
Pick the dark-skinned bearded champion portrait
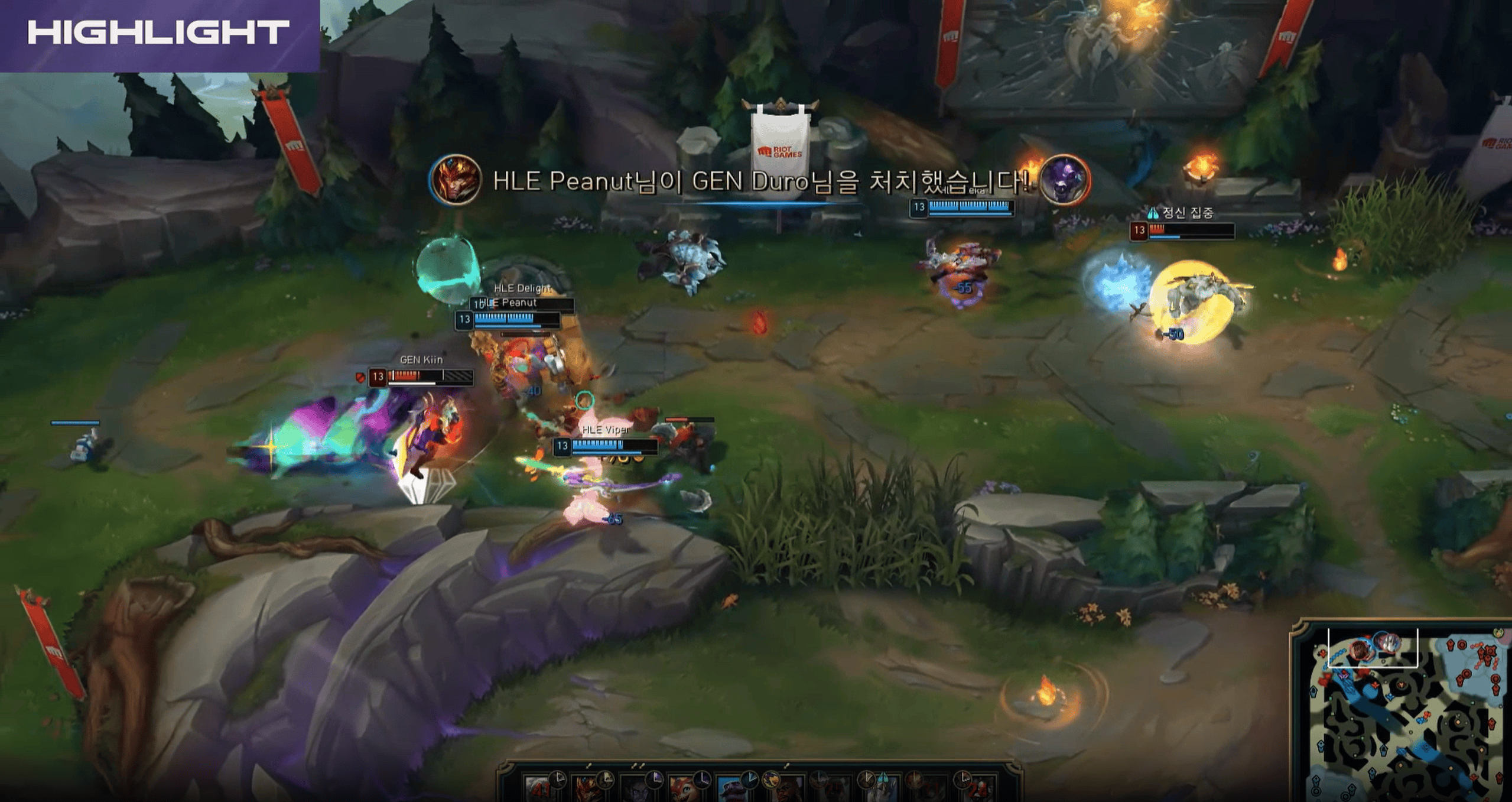786,789
